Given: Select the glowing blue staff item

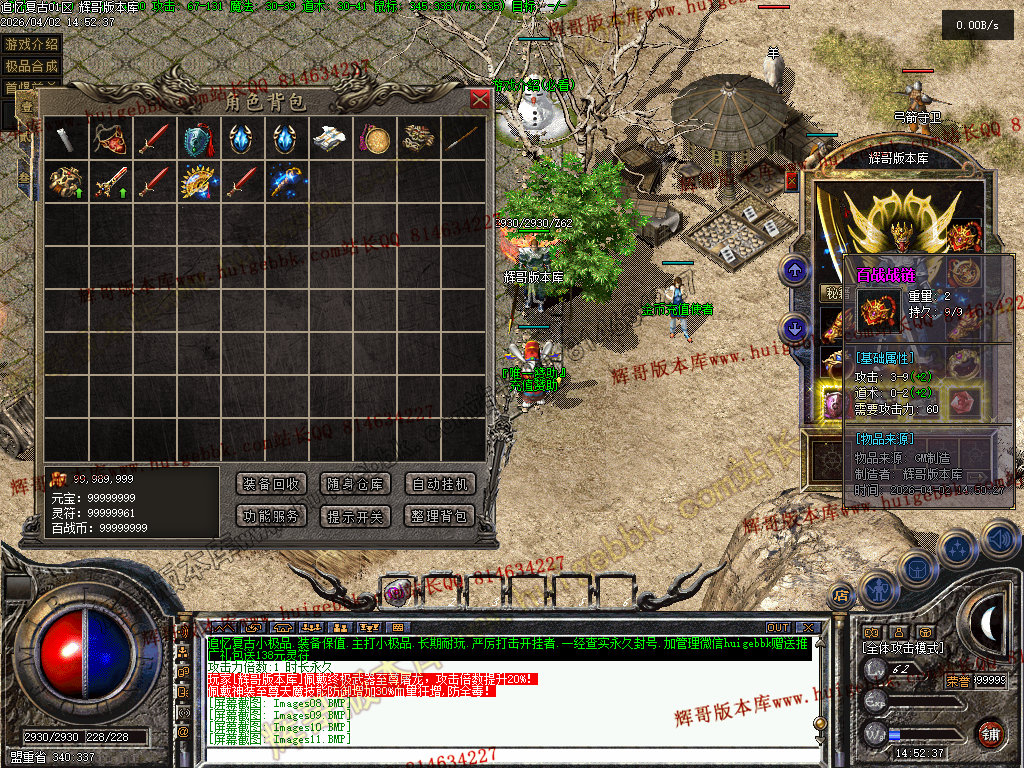Looking at the screenshot, I should (285, 182).
